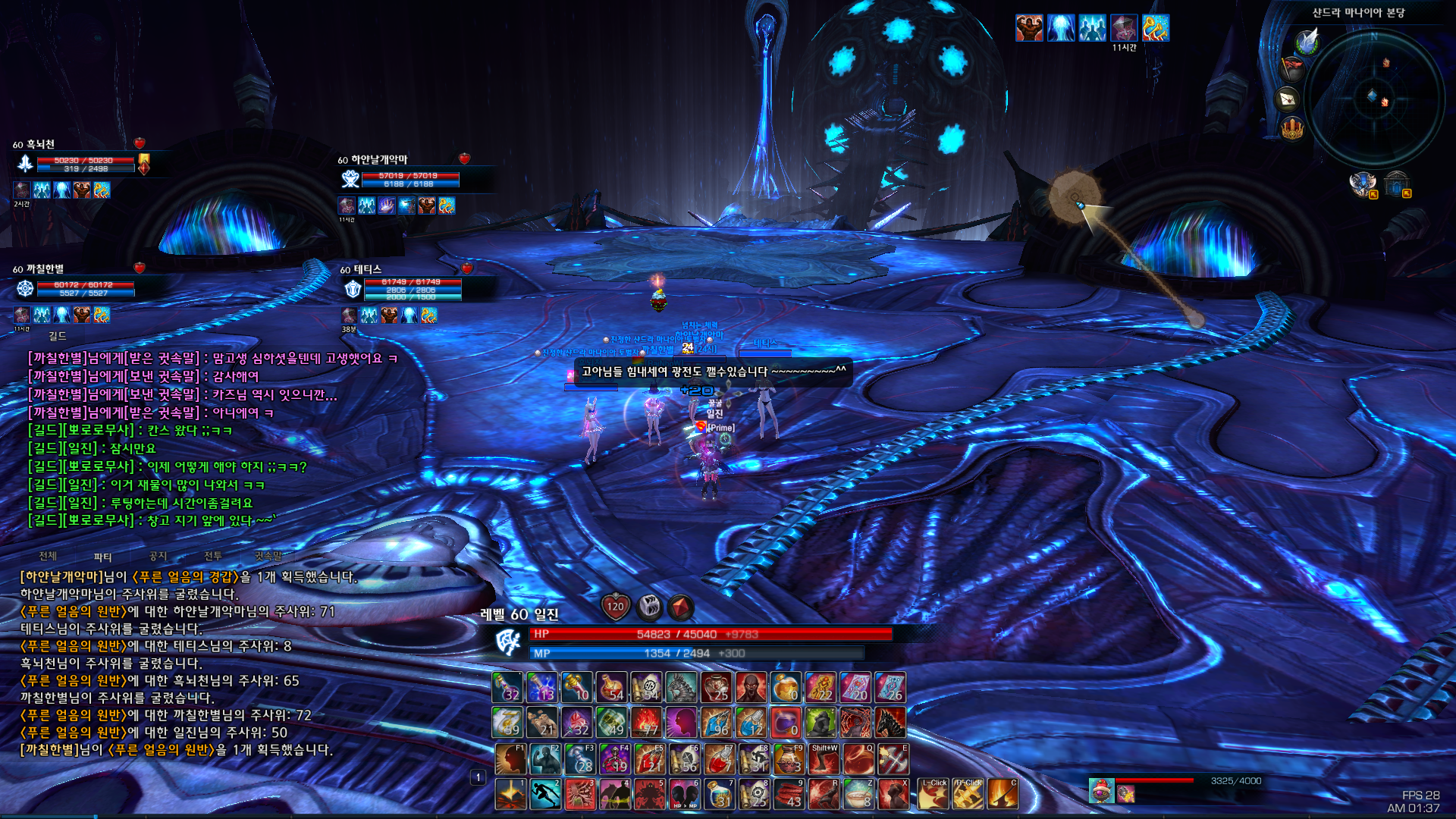Viewport: 1456px width, 819px height.
Task: Use the running figure skill on slot 2
Action: coord(545,794)
